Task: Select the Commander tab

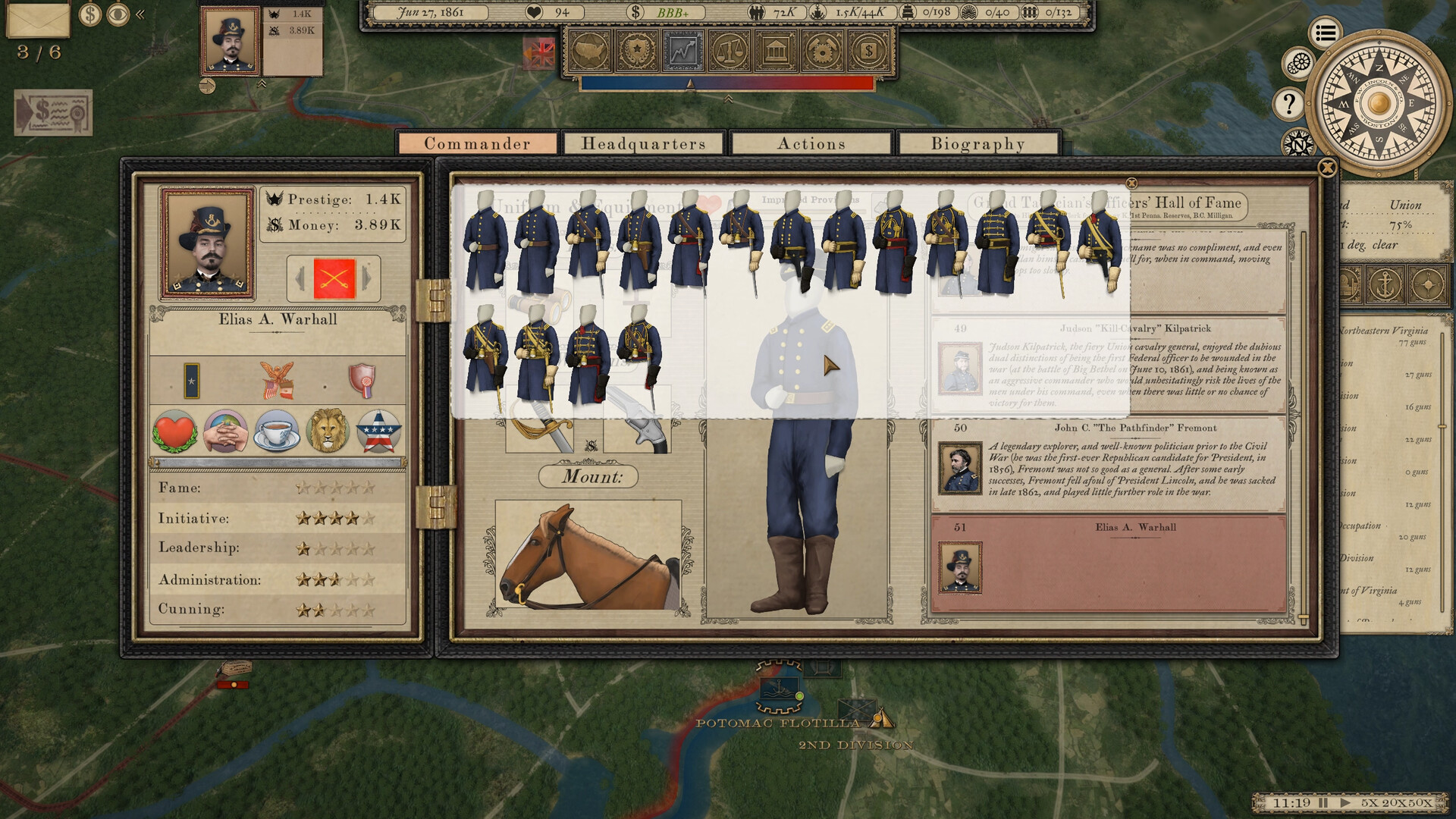Action: [x=477, y=143]
